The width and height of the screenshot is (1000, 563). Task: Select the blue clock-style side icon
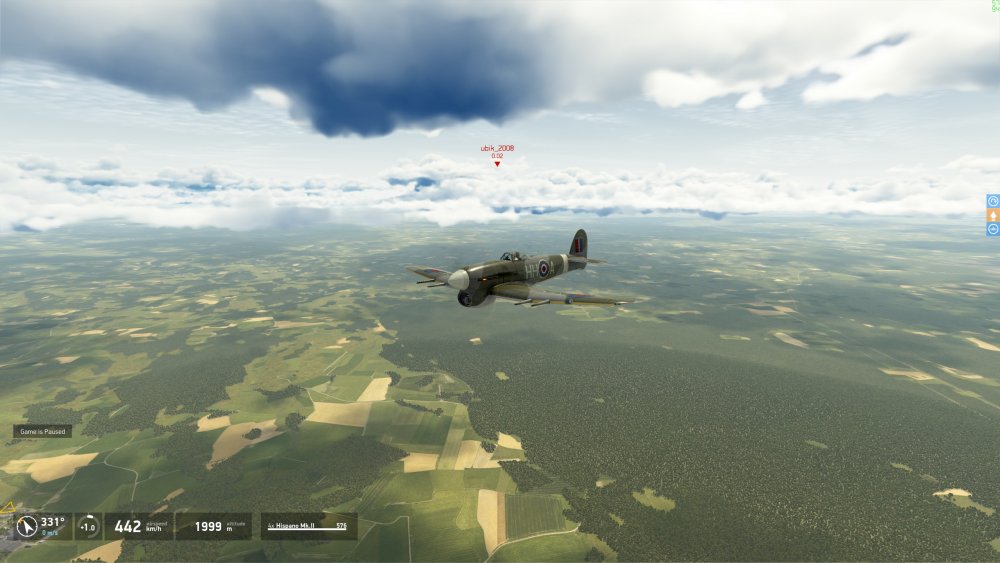coord(993,201)
